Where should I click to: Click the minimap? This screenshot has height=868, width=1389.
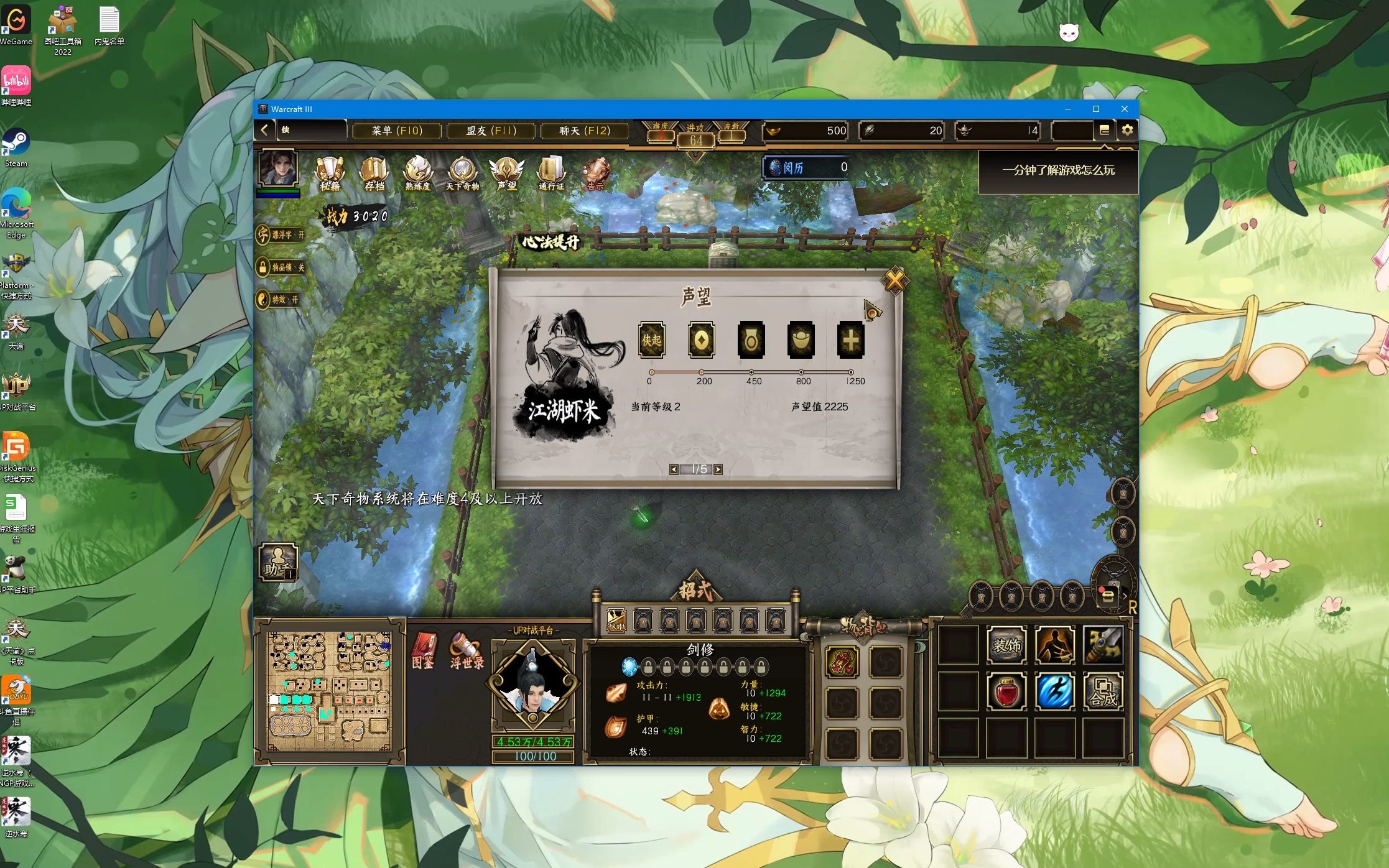(330, 691)
